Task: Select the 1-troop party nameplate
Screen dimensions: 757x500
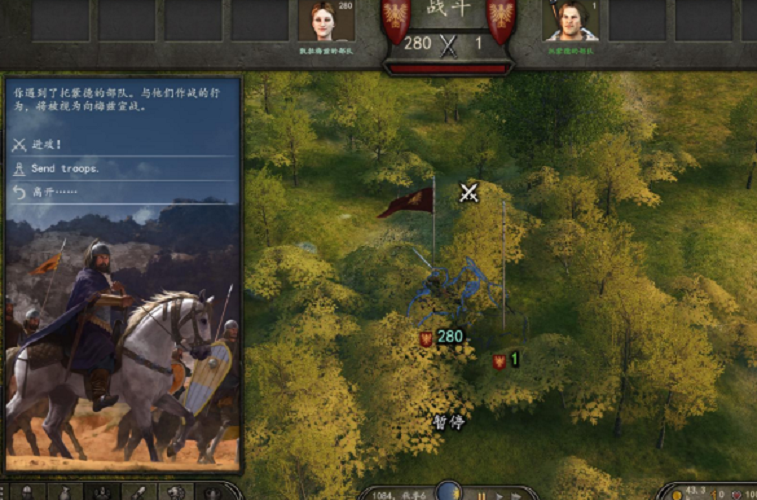Action: pyautogui.click(x=506, y=360)
